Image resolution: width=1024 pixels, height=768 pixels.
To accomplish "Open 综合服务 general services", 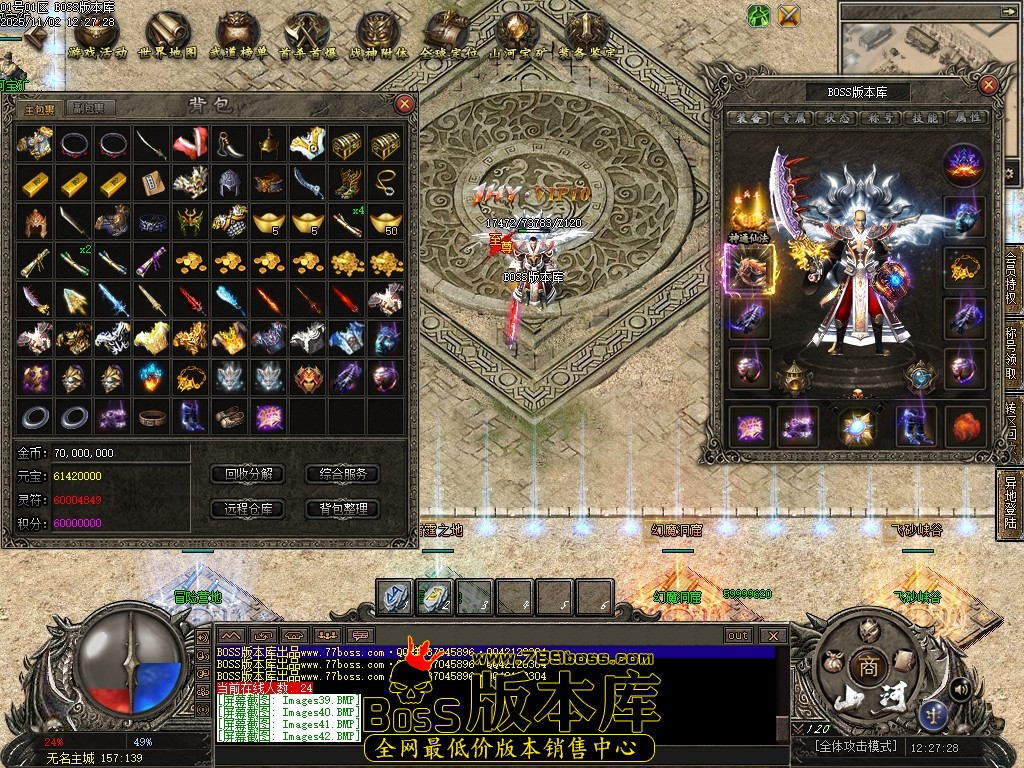I will coord(343,474).
